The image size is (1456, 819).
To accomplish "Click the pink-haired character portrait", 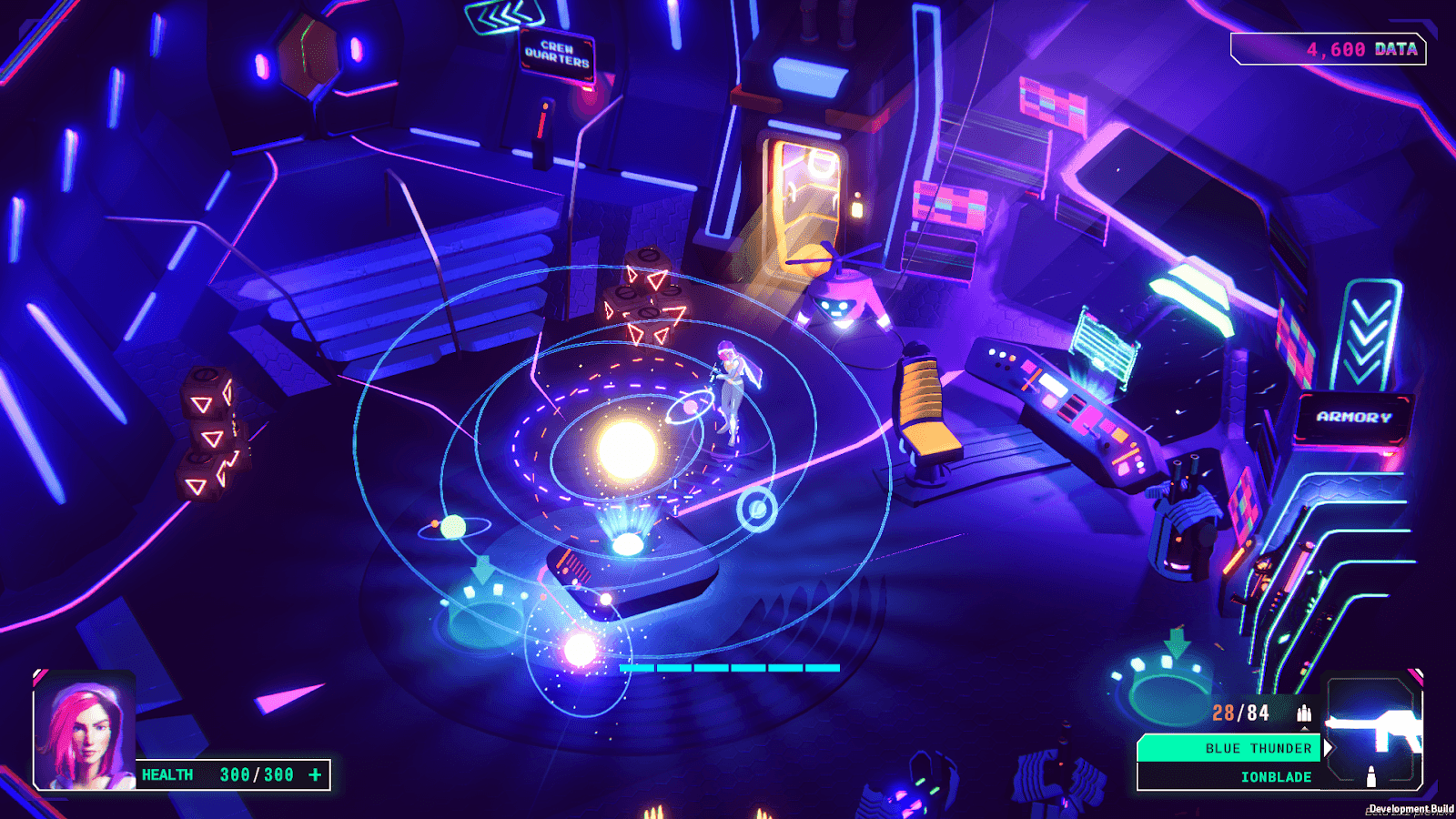I will tap(85, 730).
